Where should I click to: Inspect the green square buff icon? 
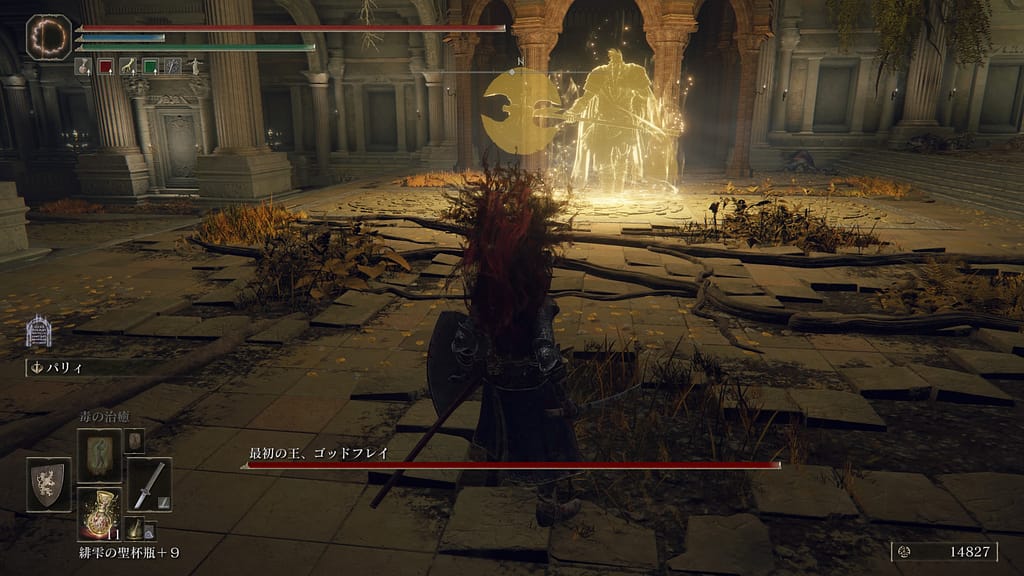coord(150,66)
